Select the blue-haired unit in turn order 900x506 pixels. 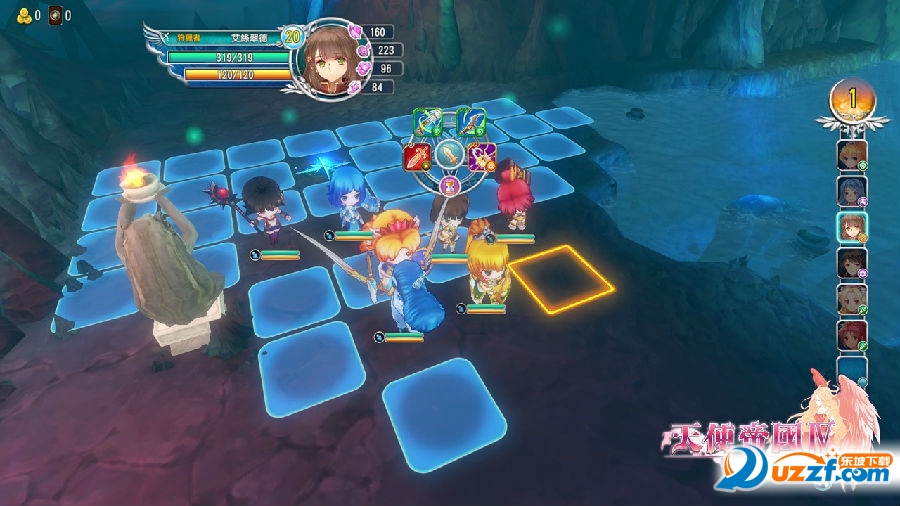point(852,191)
